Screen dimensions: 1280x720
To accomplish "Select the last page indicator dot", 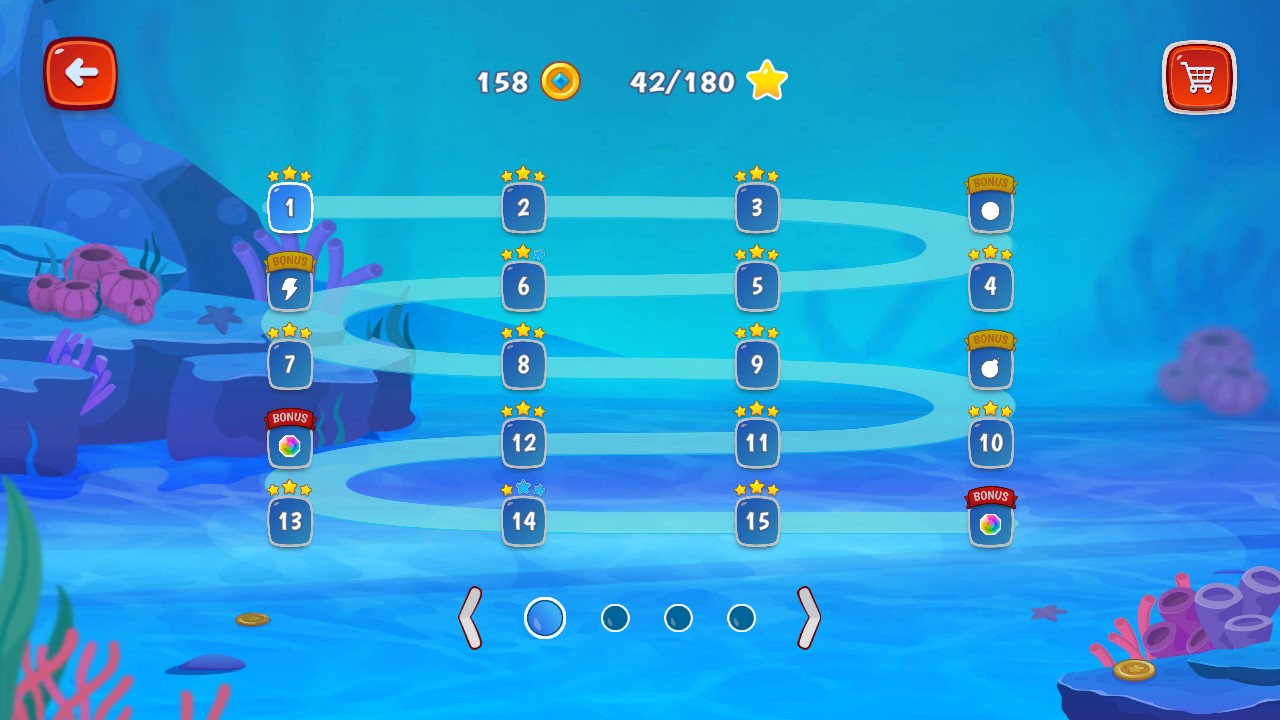I will [x=741, y=617].
